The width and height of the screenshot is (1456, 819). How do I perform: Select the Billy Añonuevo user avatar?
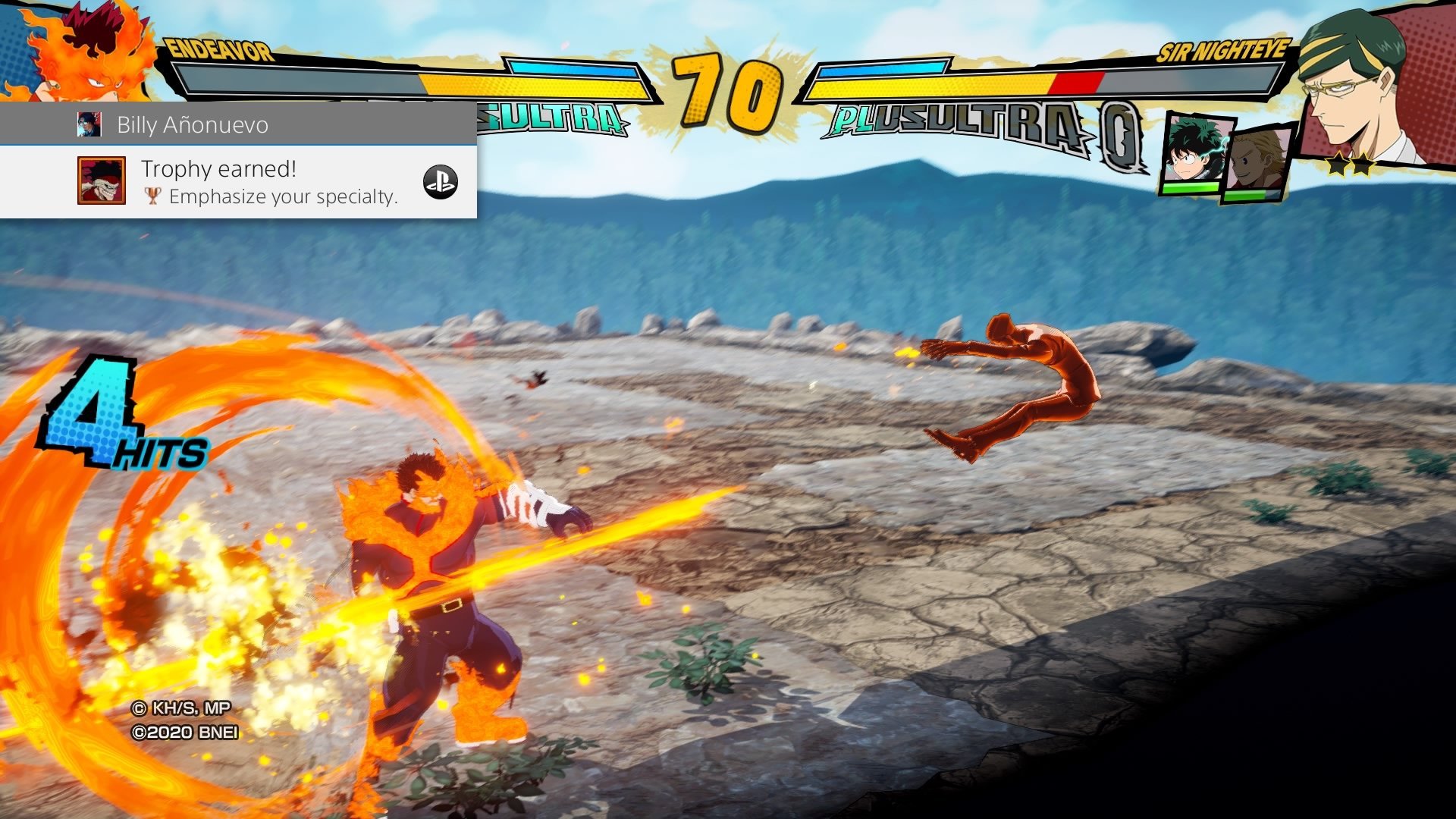89,124
